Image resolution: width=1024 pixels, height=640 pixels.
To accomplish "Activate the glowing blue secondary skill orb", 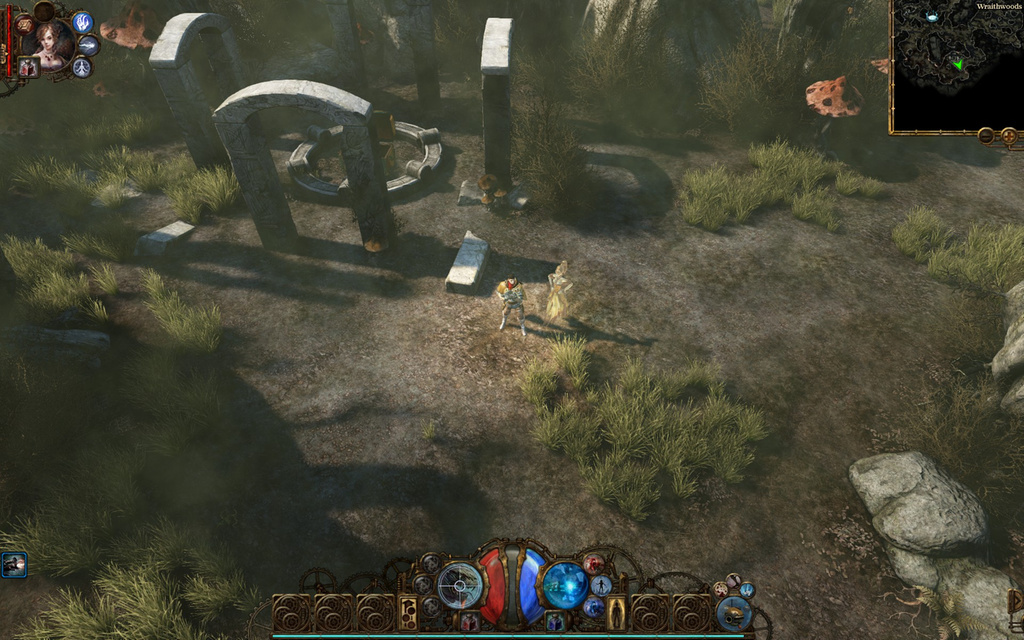I will point(564,585).
